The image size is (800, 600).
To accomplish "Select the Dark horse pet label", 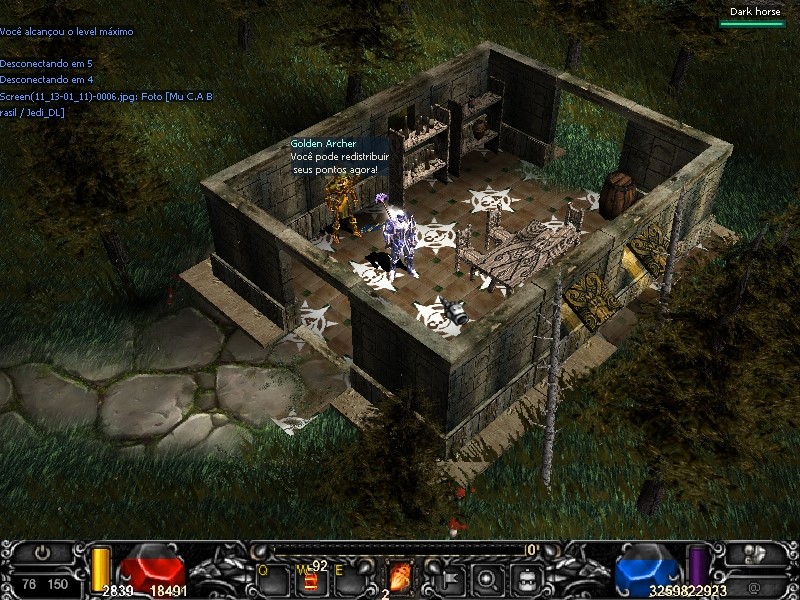I will [753, 12].
